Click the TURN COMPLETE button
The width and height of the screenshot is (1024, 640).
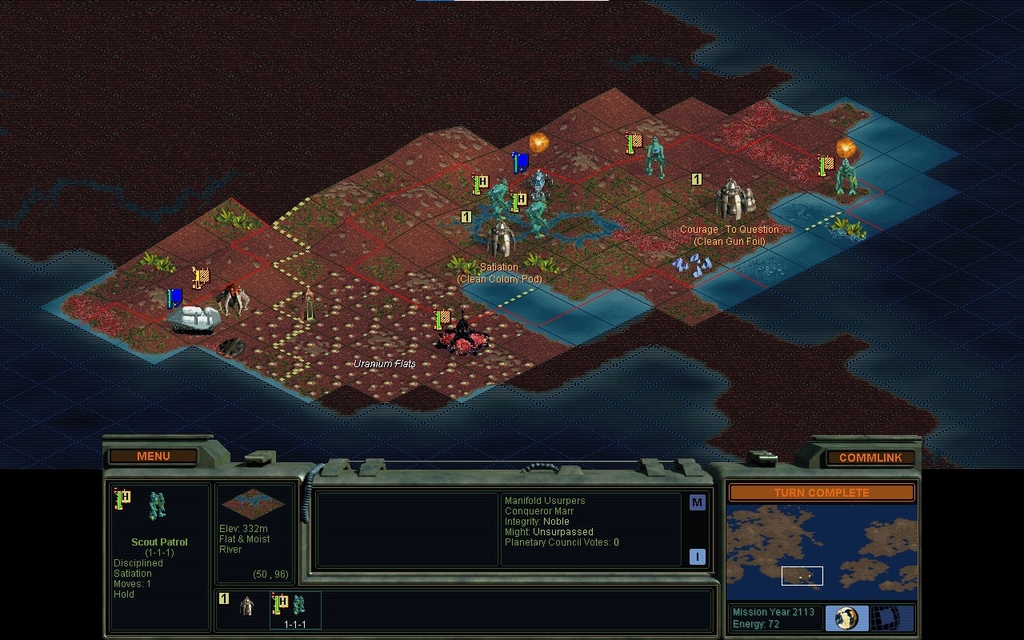tap(821, 493)
